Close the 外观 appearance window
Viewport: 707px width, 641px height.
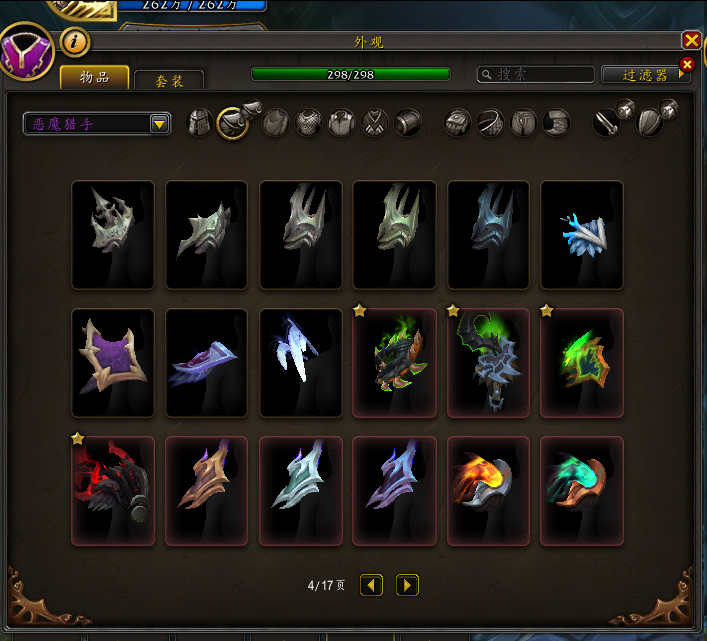coord(691,41)
